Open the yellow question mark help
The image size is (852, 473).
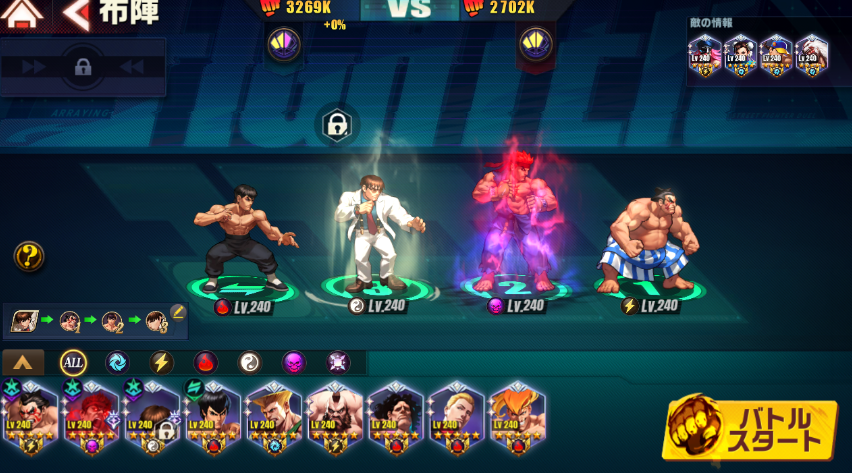coord(28,257)
